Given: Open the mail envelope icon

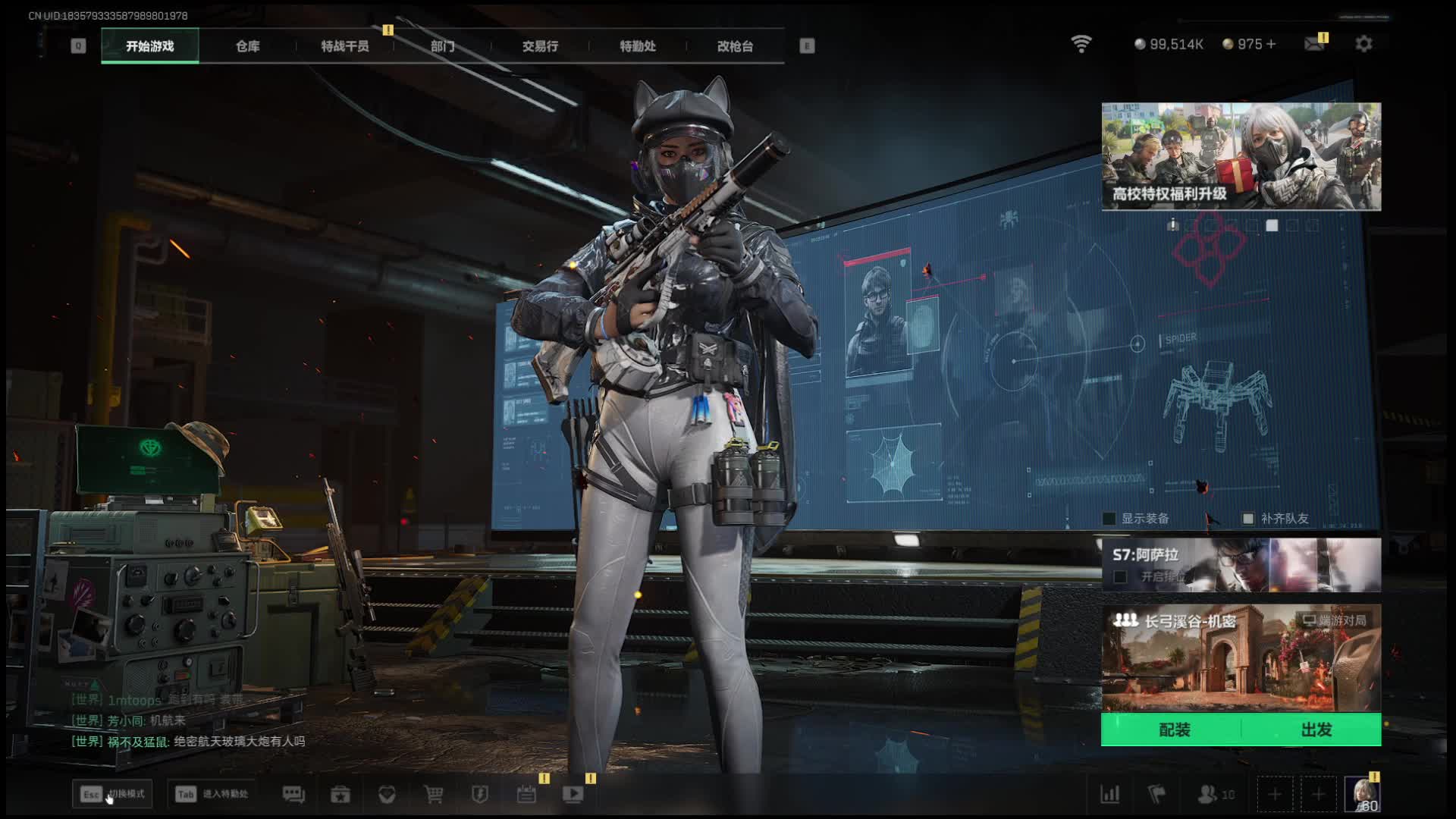Looking at the screenshot, I should pos(1313,44).
